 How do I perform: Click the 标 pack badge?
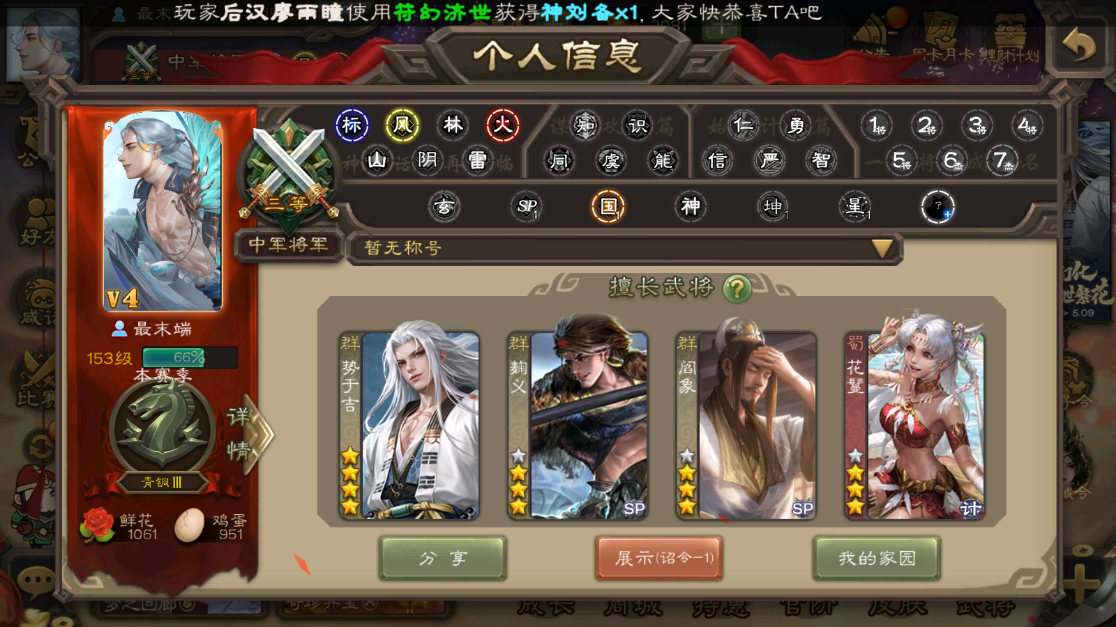(x=351, y=125)
